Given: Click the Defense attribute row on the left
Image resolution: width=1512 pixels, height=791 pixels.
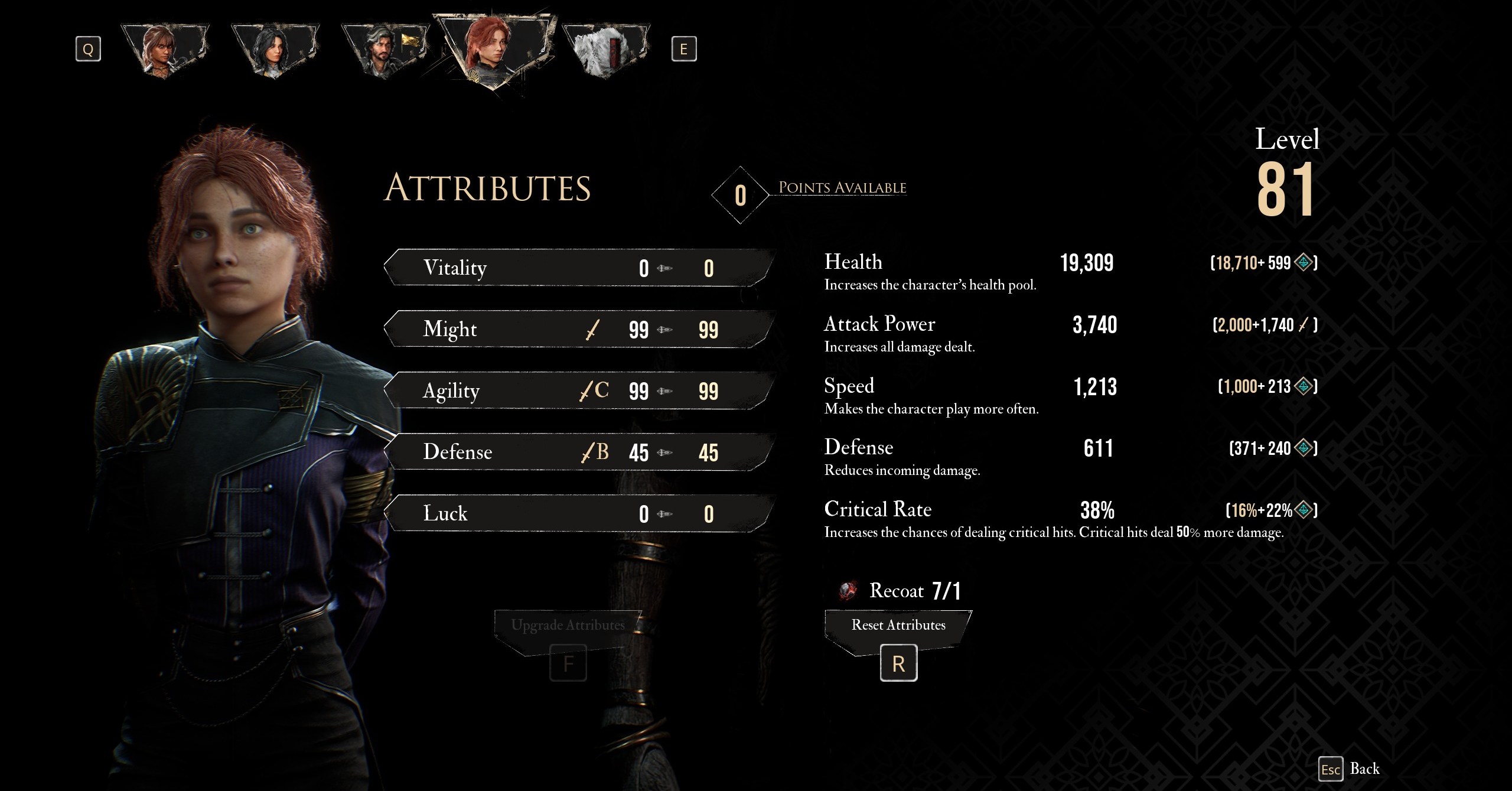Looking at the screenshot, I should tap(579, 453).
